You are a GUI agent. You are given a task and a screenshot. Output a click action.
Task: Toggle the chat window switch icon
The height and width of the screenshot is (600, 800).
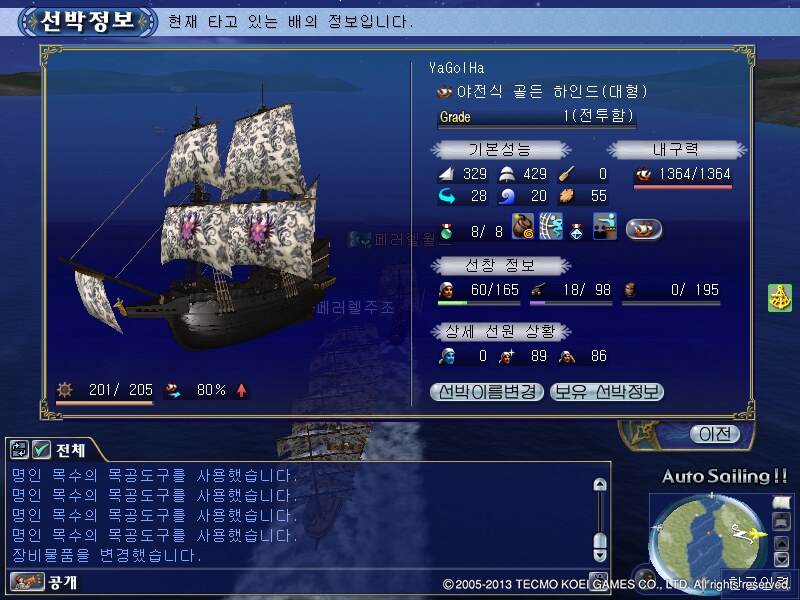19,449
